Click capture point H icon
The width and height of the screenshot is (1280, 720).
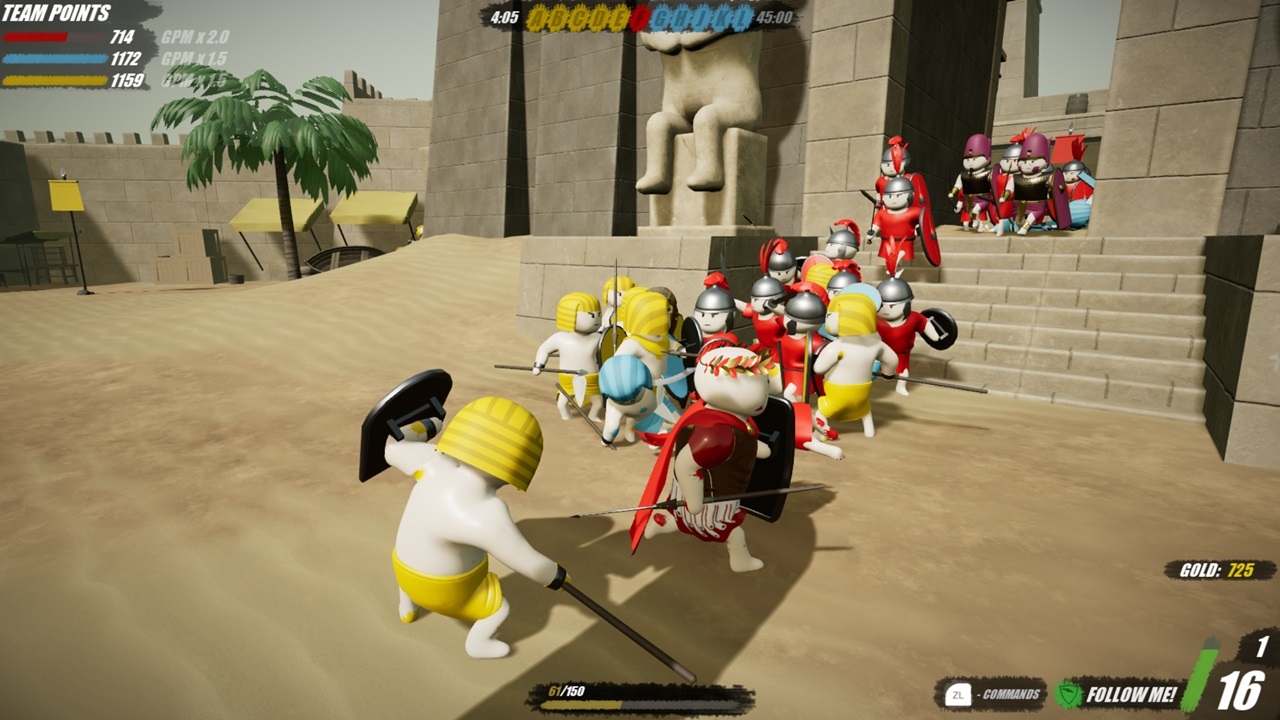tap(681, 18)
